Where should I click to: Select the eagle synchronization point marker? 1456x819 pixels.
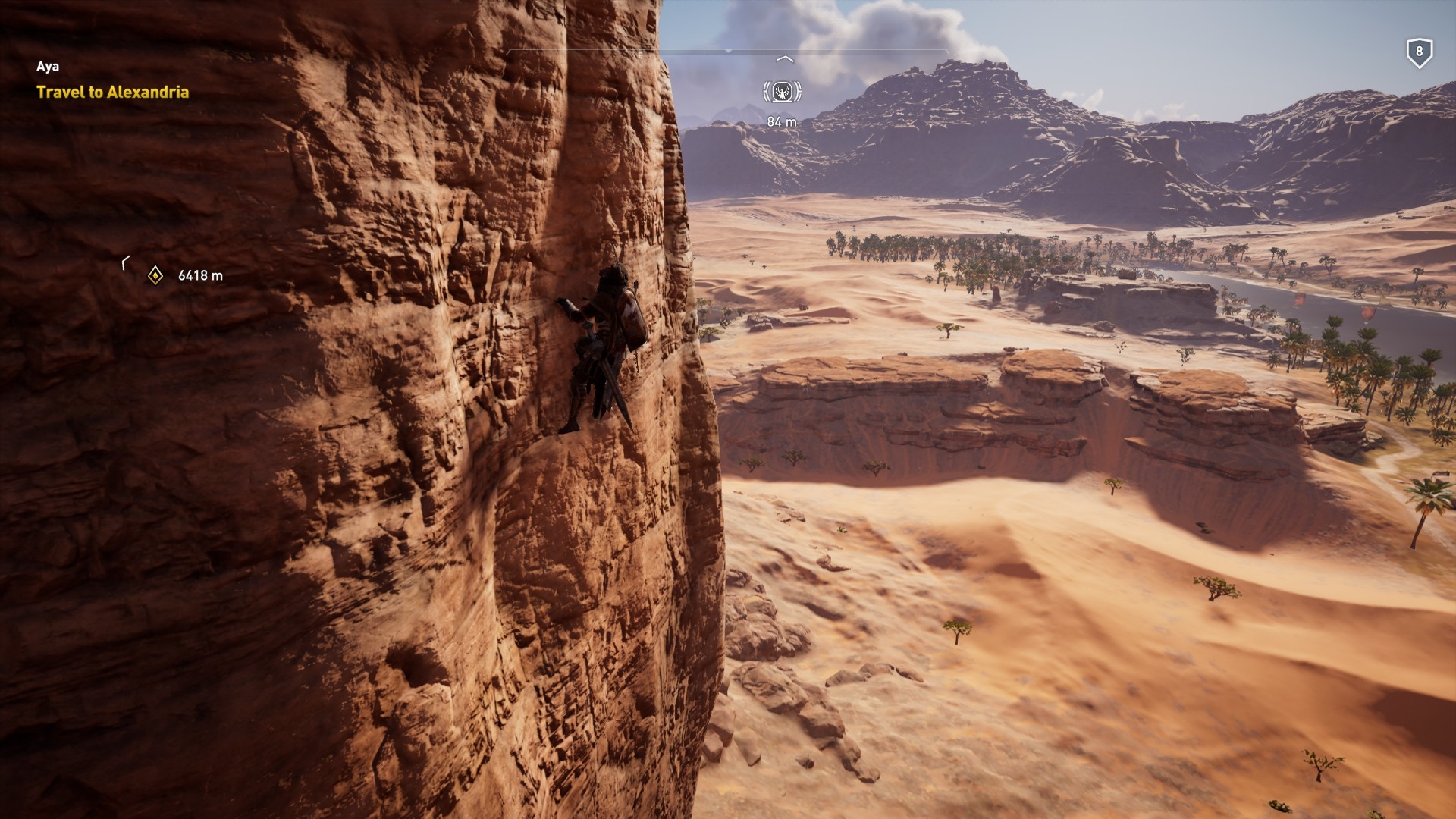pos(782,93)
